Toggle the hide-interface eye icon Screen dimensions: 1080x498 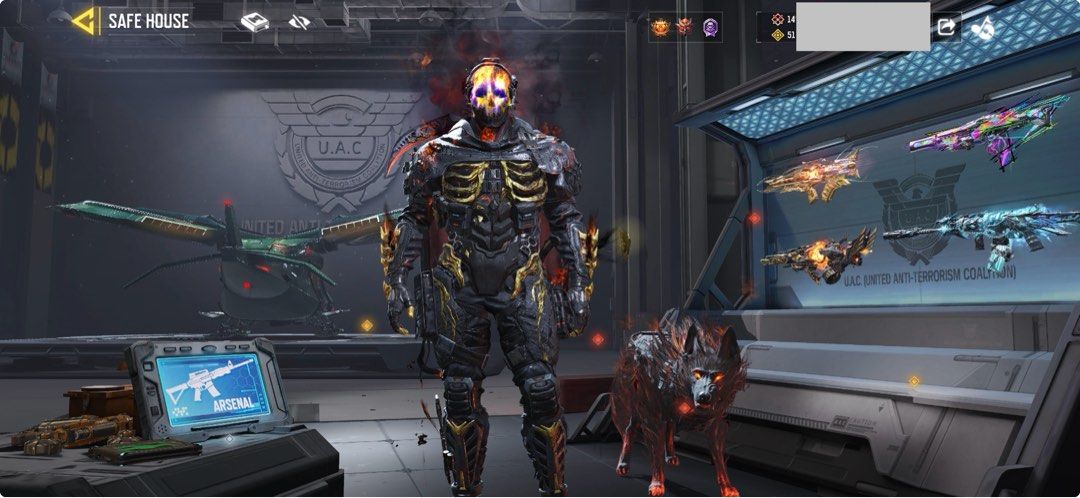(x=298, y=22)
